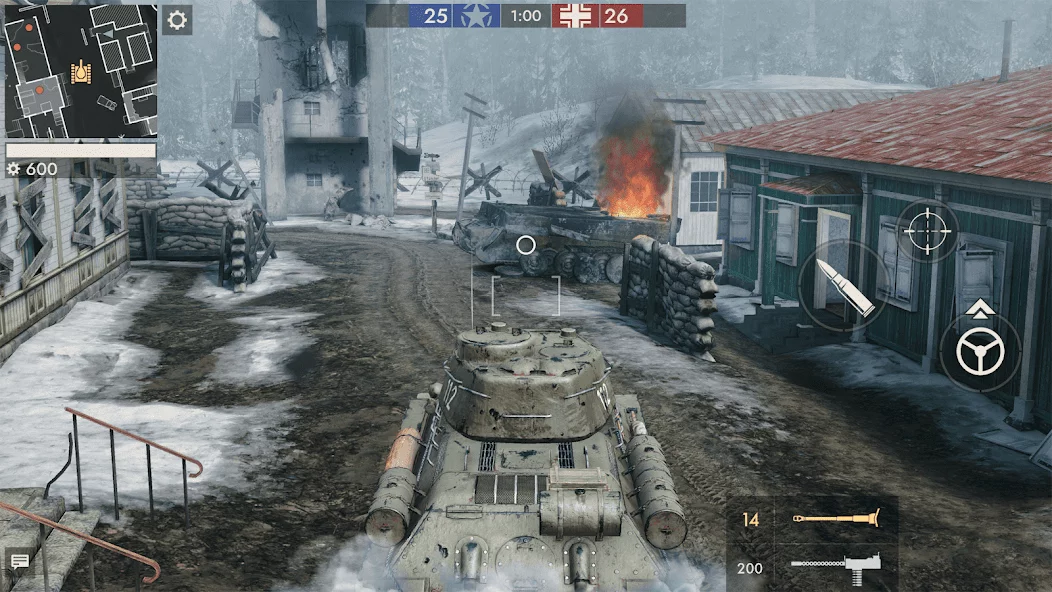Viewport: 1052px width, 592px height.
Task: Toggle the crosshair aim mode button
Action: point(927,232)
